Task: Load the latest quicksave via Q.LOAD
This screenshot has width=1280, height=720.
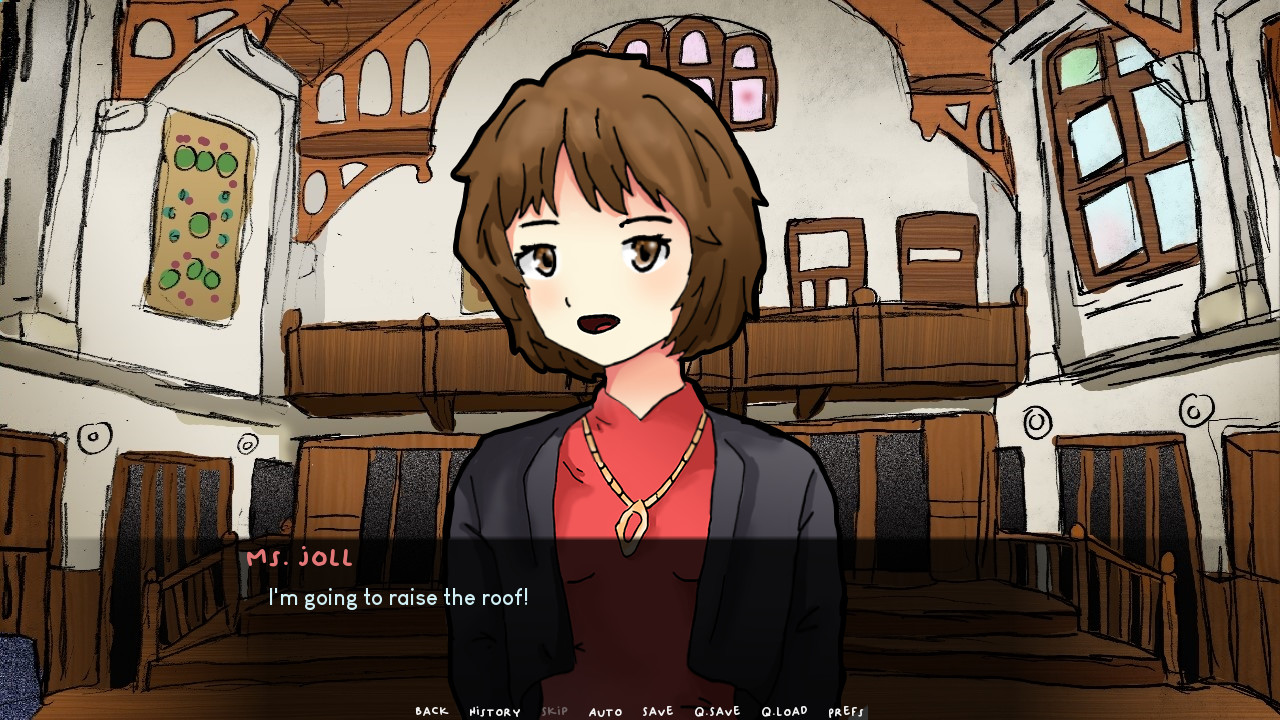Action: [x=783, y=712]
